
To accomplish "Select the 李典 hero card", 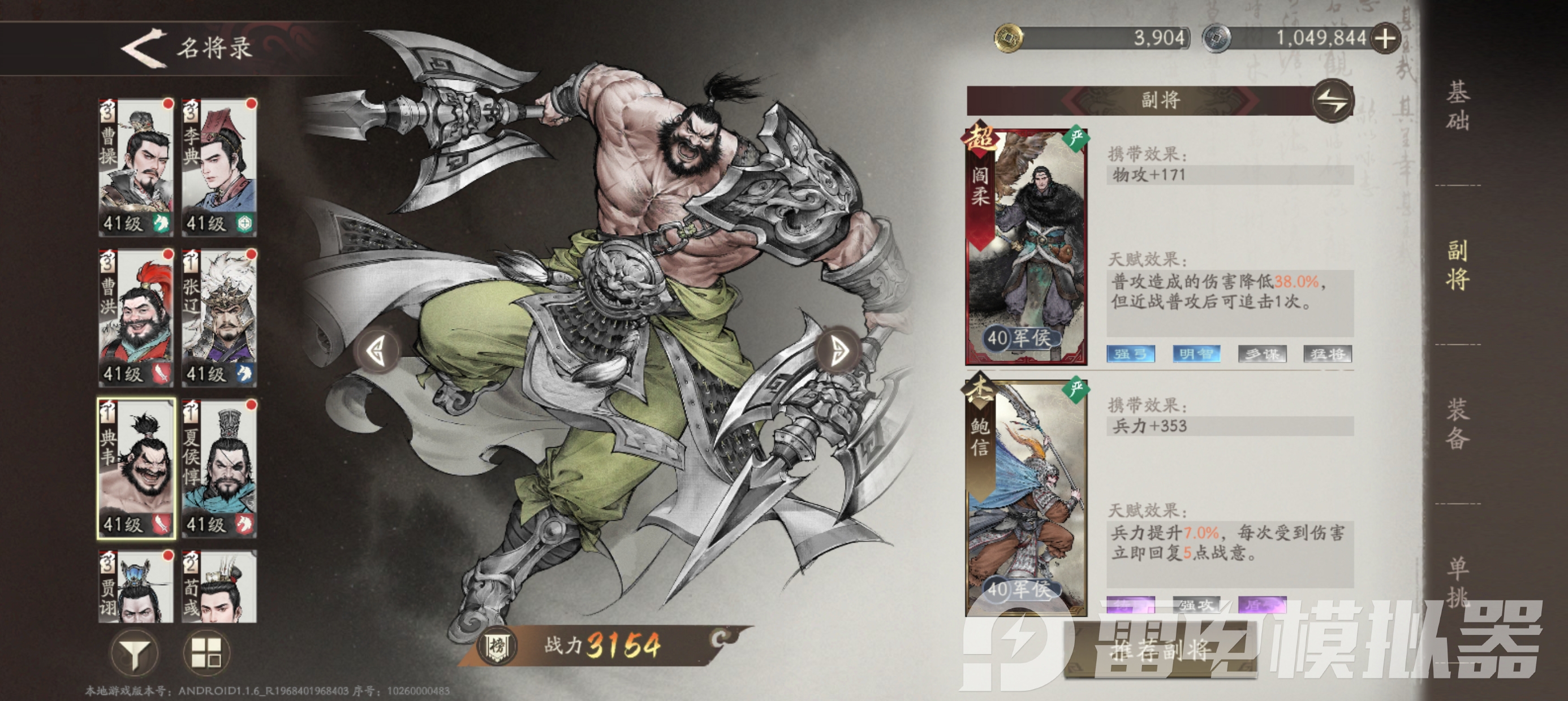I will click(219, 167).
